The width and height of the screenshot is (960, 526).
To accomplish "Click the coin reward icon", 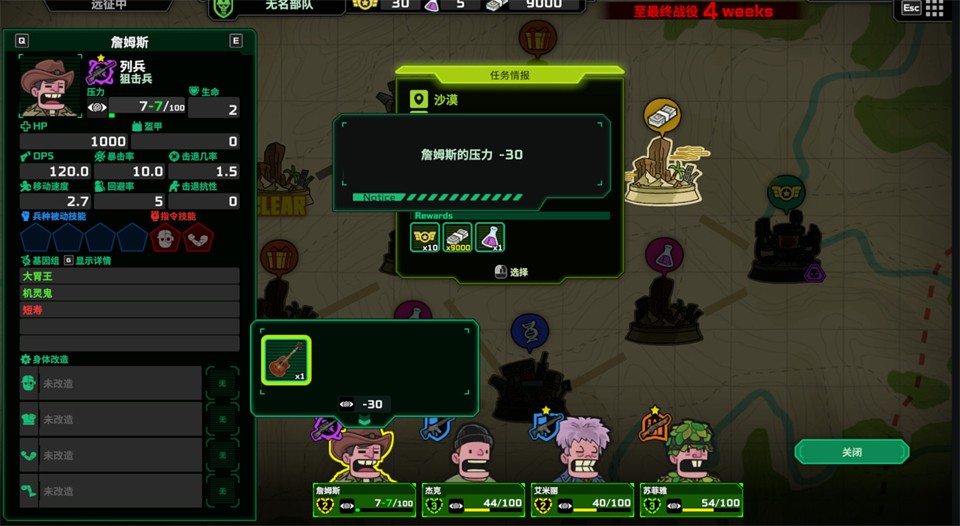I will (425, 237).
